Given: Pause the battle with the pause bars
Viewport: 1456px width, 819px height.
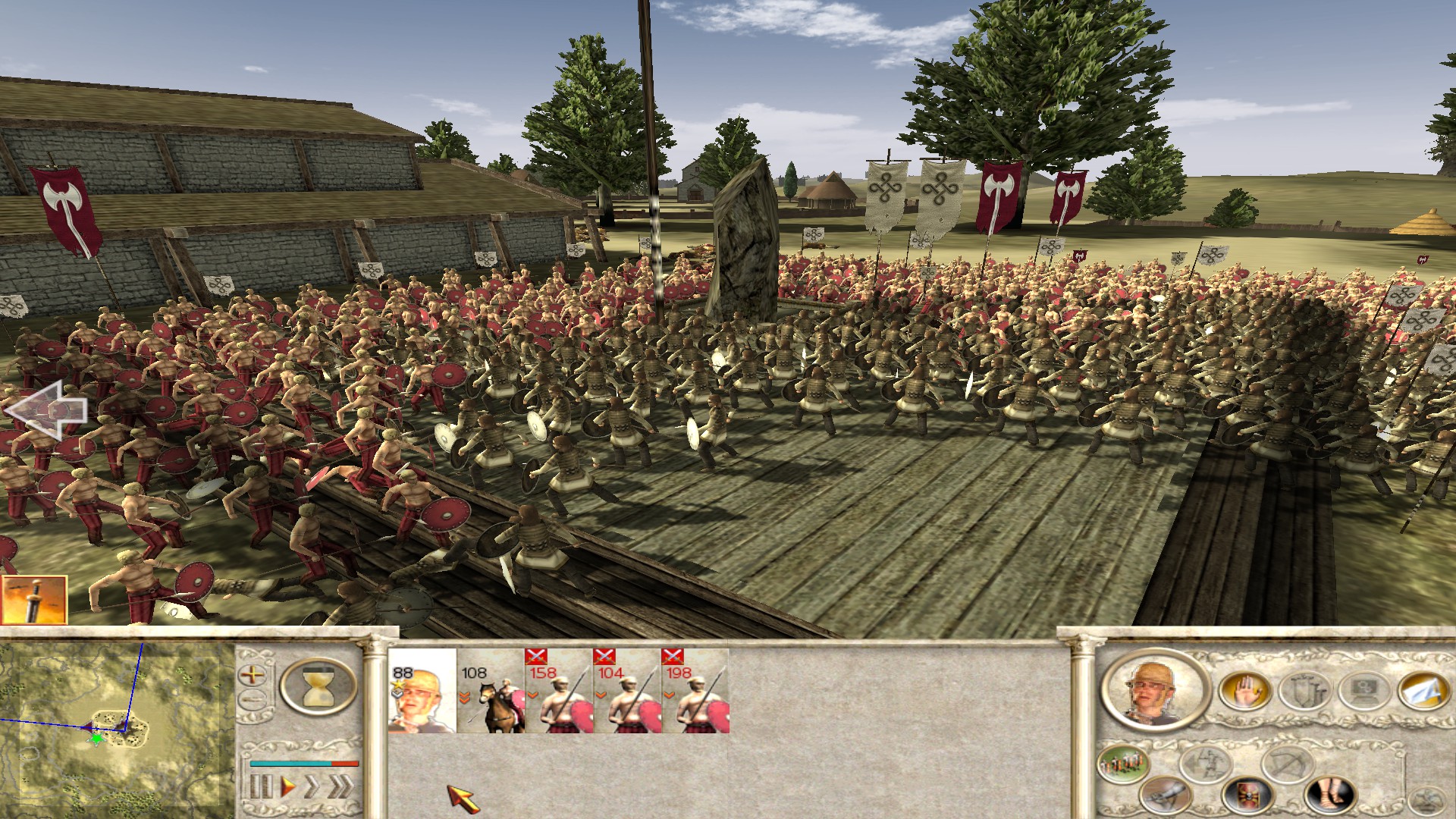Looking at the screenshot, I should [x=262, y=785].
